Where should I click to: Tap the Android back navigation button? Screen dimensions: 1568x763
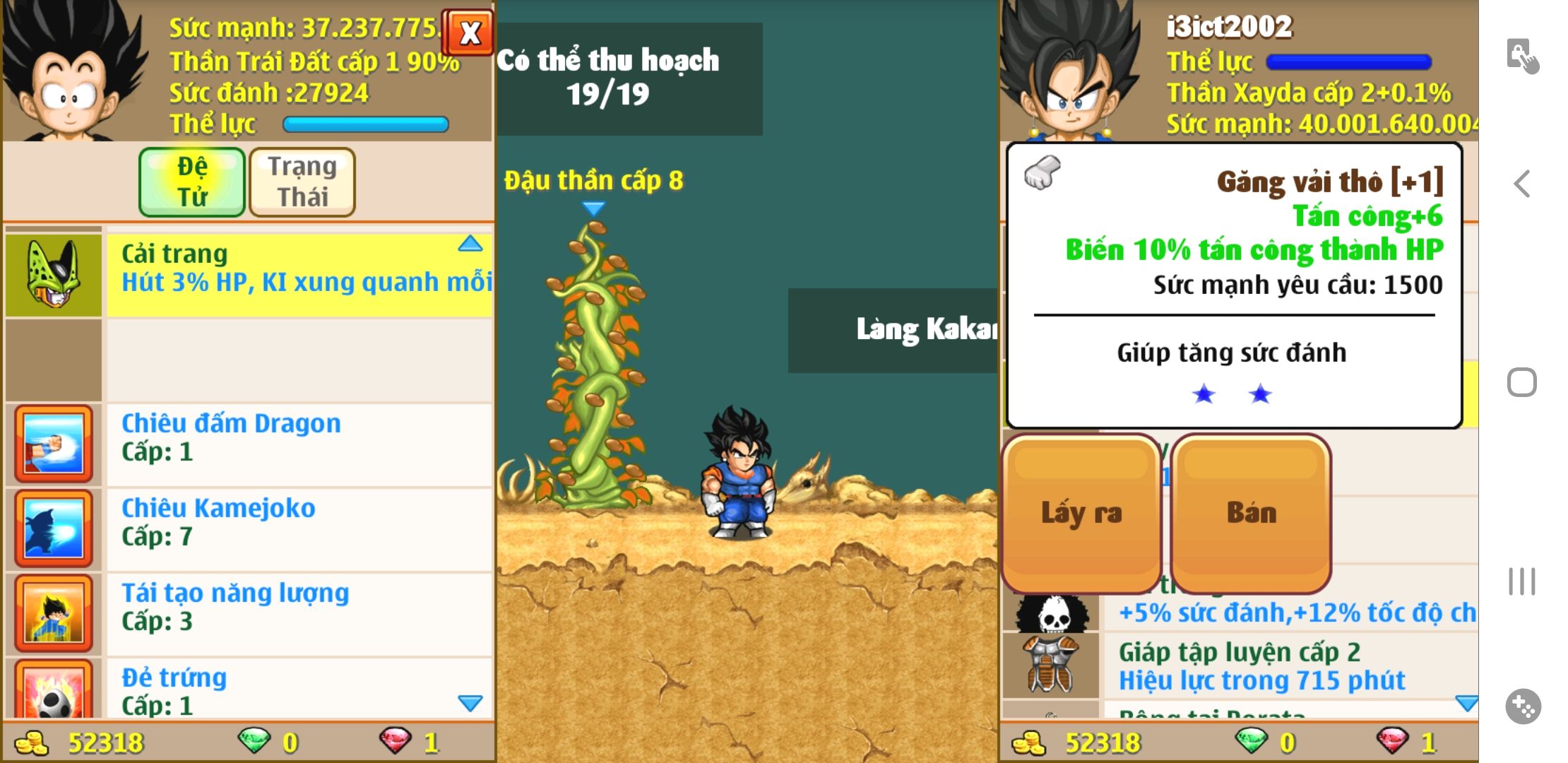(x=1522, y=184)
